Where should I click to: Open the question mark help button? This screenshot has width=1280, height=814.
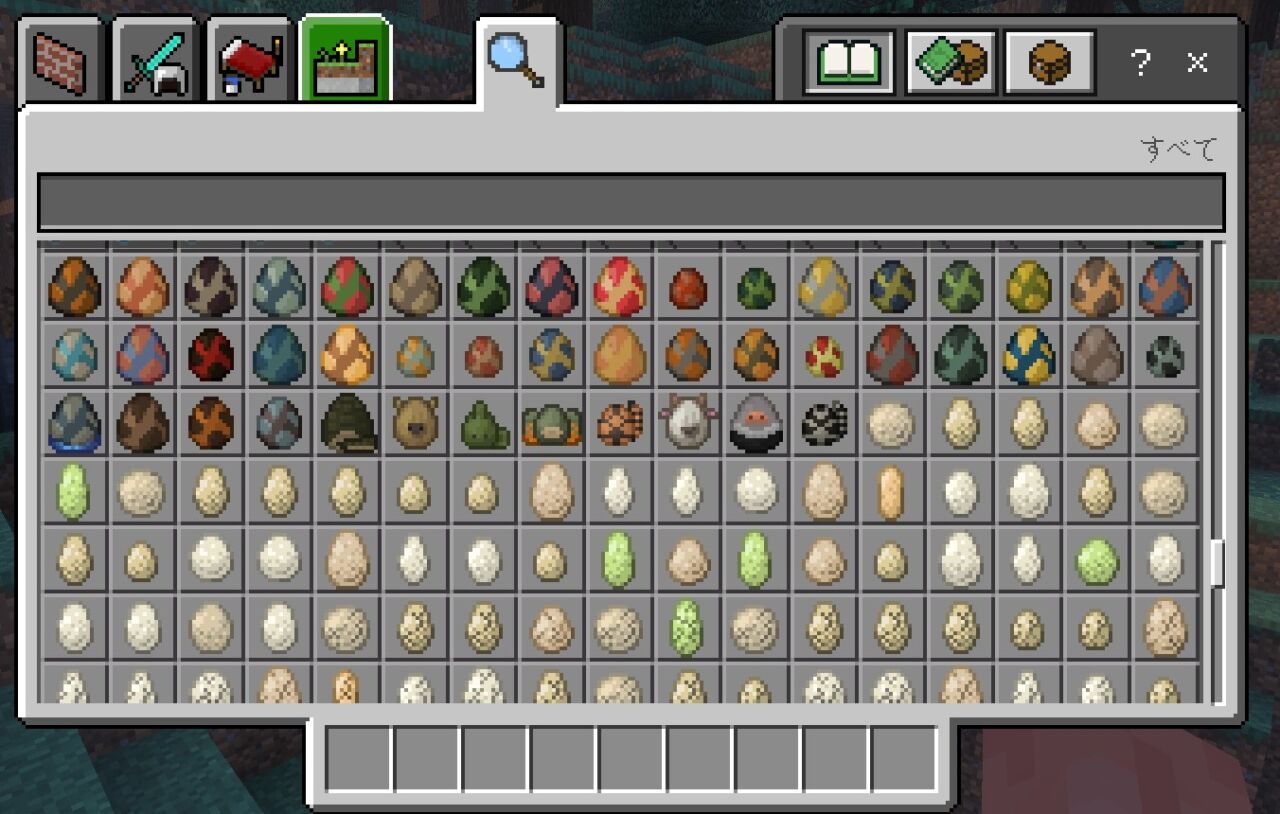[1140, 63]
